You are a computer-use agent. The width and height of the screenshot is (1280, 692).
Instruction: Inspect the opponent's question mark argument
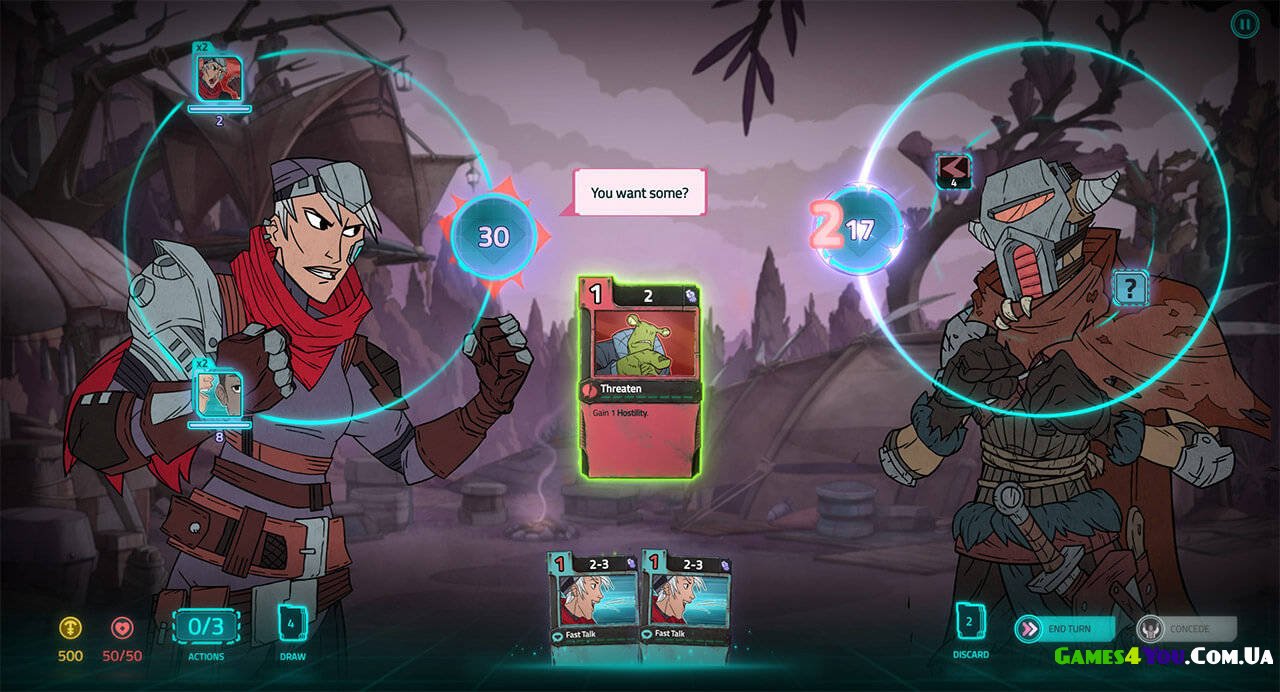(x=1130, y=289)
